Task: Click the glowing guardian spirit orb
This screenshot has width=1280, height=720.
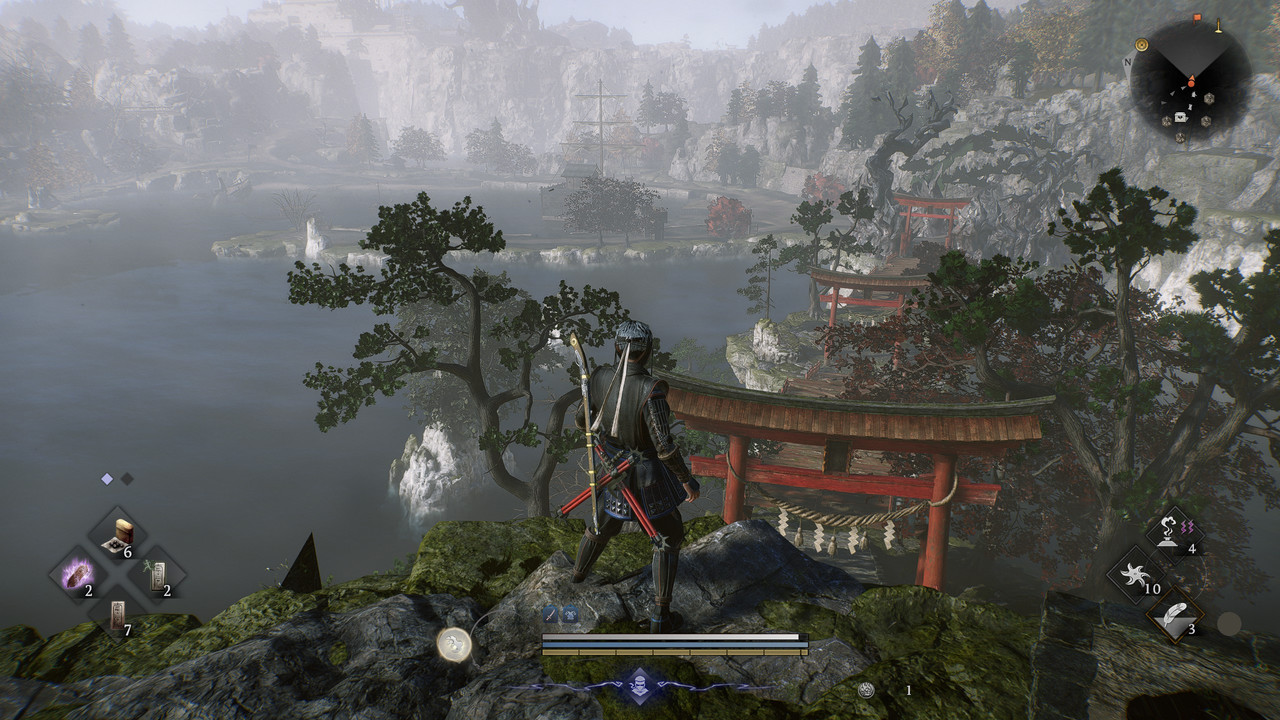Action: point(455,644)
